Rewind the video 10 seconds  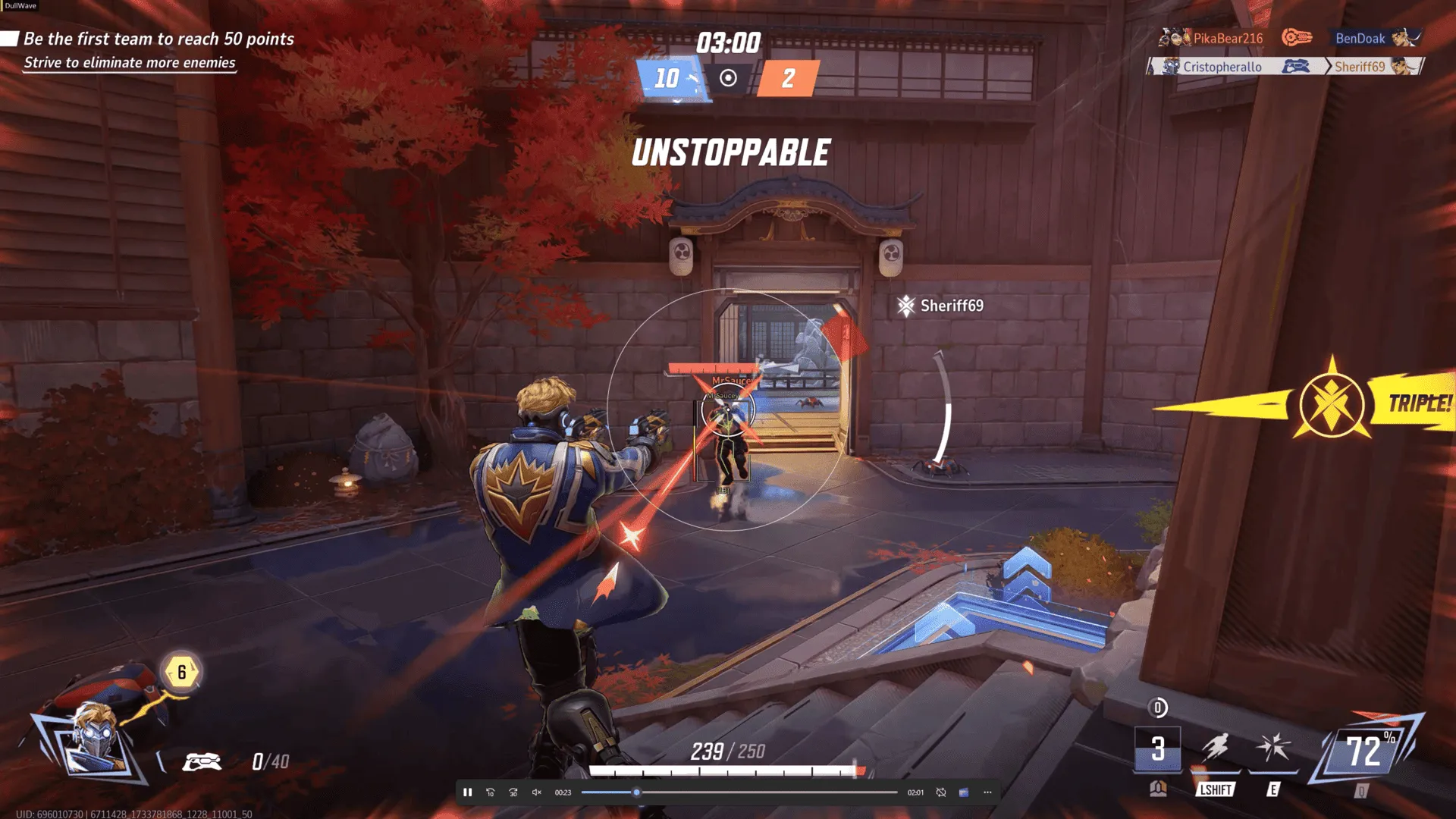491,792
